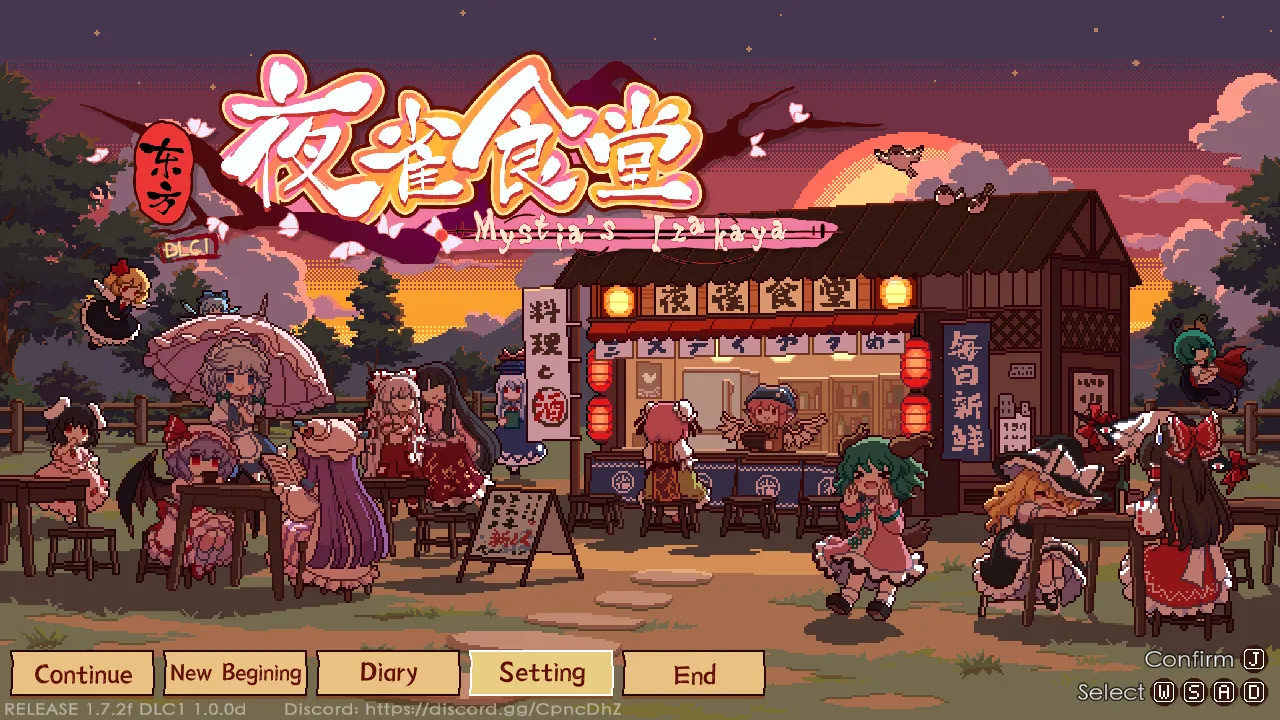This screenshot has height=720, width=1280.
Task: Click the S select key icon
Action: pos(1195,692)
